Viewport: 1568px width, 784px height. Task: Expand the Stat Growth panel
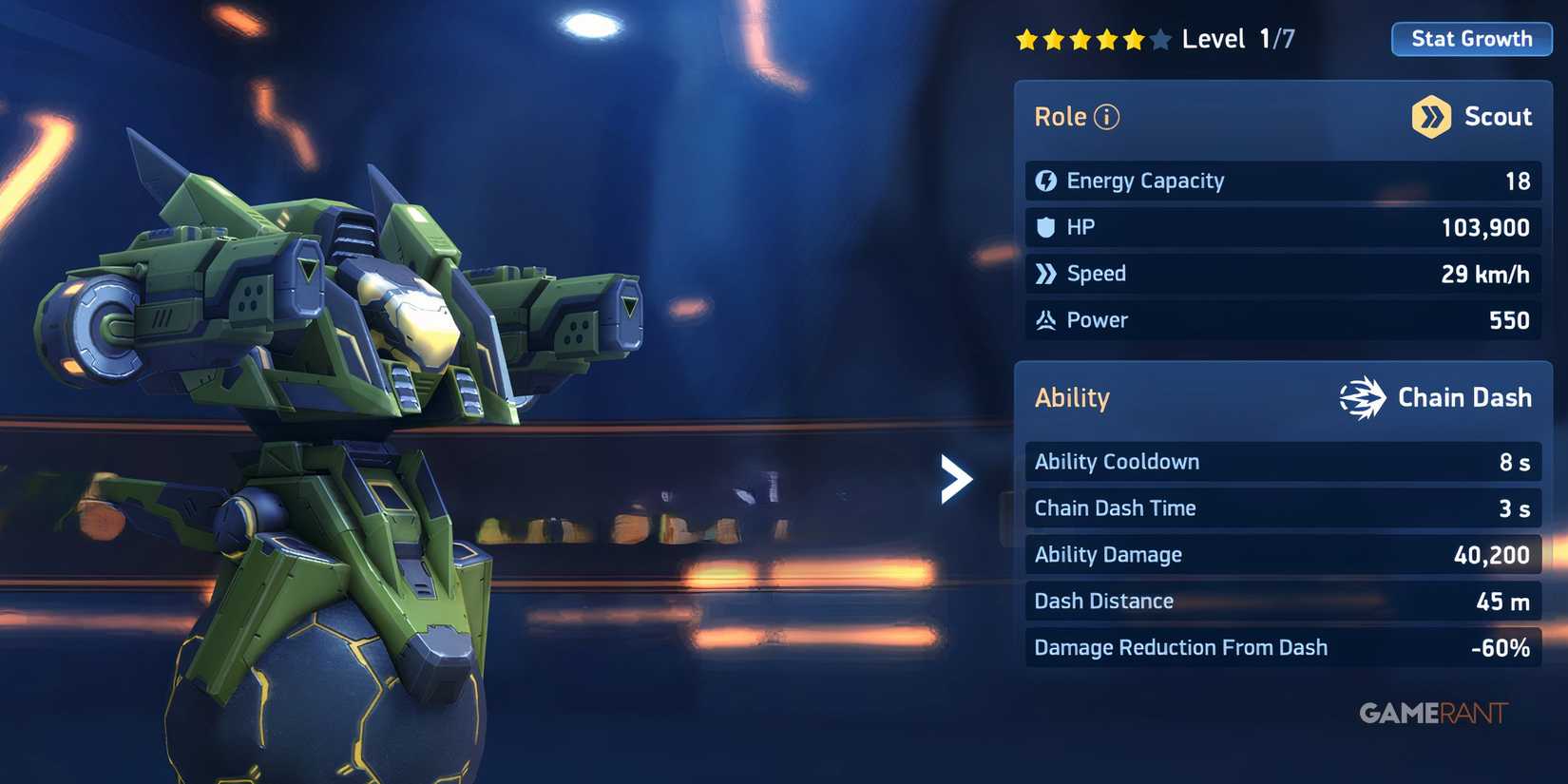[1471, 39]
